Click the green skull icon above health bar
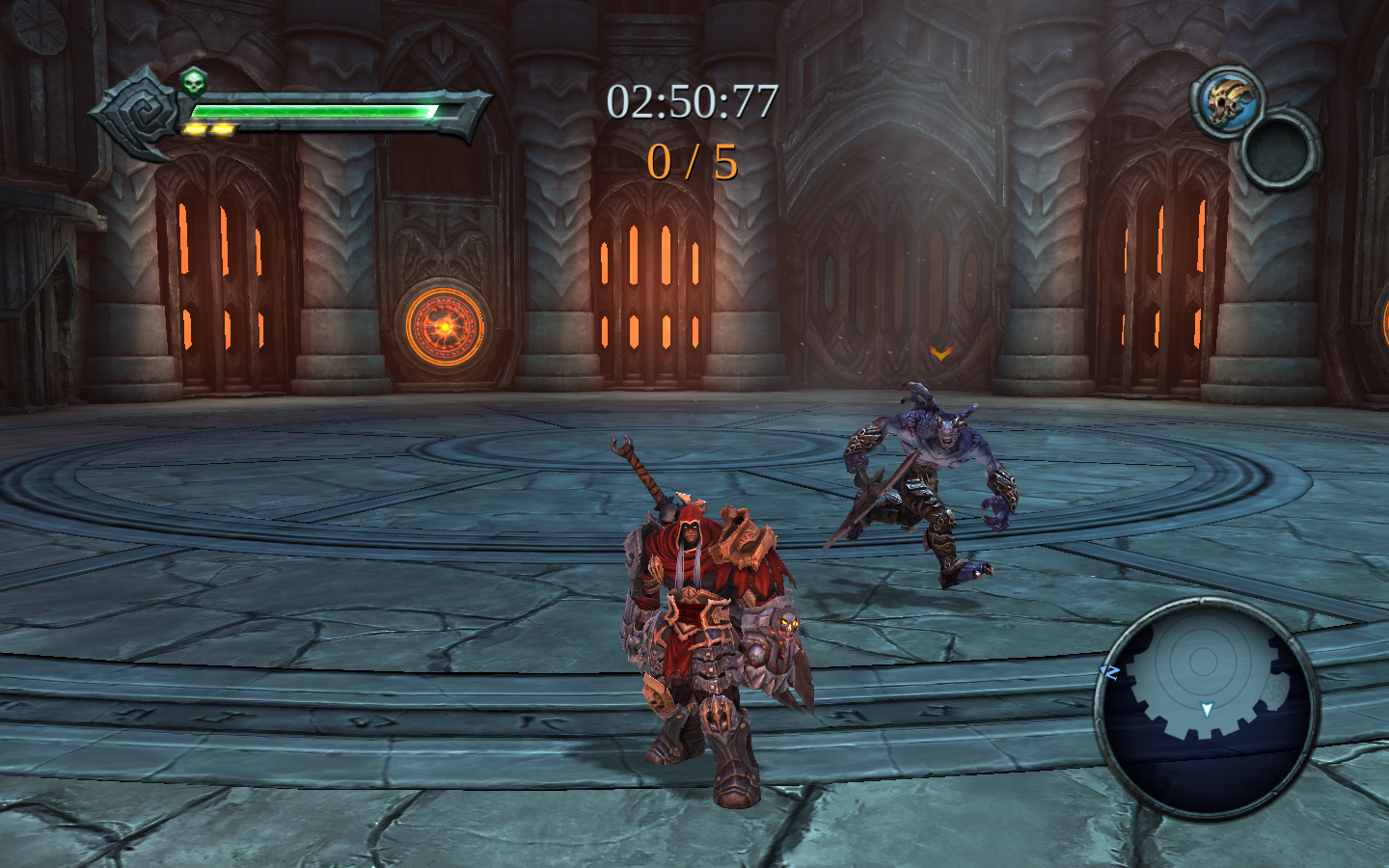 194,82
